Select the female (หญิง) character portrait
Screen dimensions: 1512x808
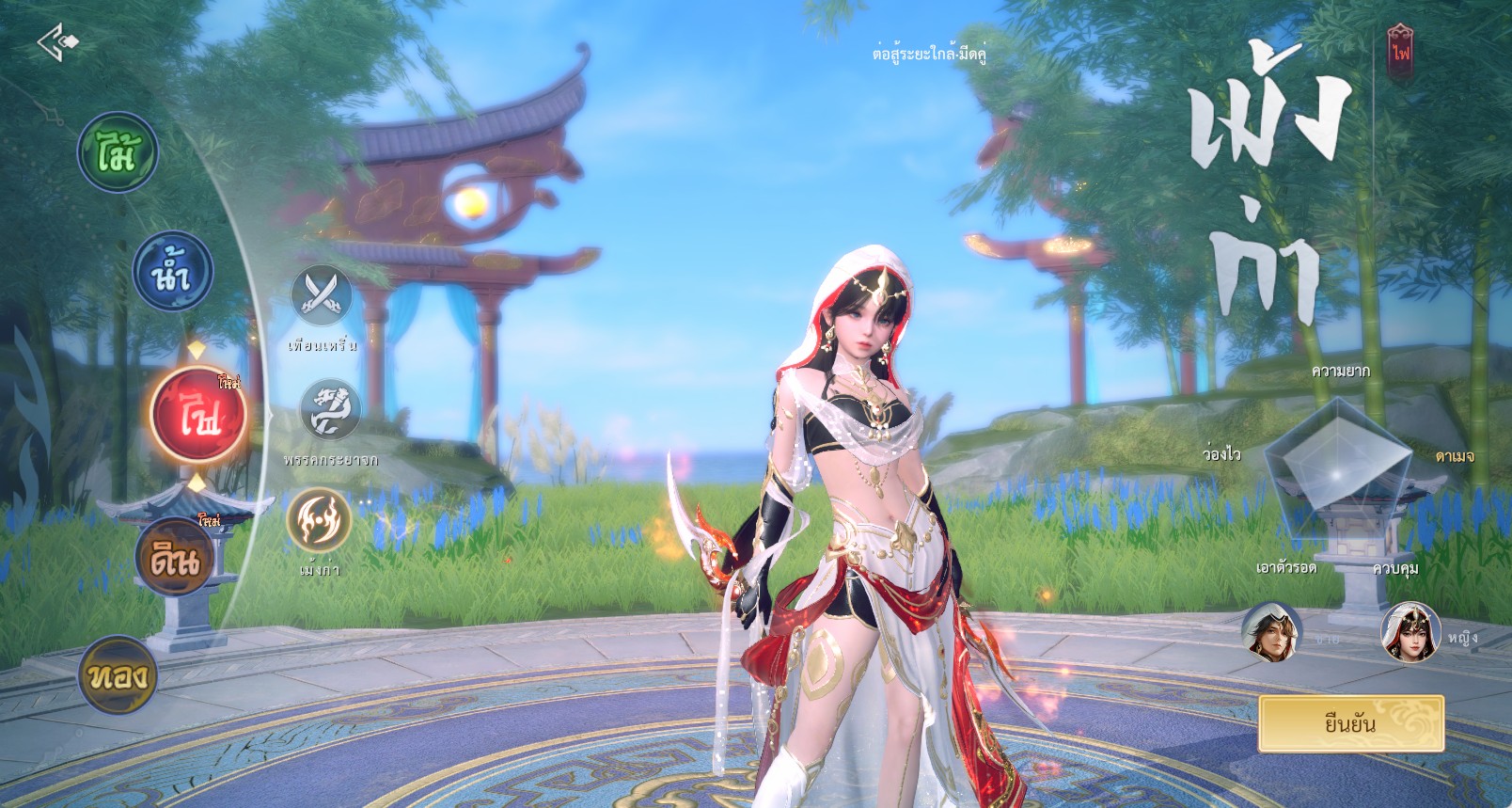click(x=1410, y=633)
